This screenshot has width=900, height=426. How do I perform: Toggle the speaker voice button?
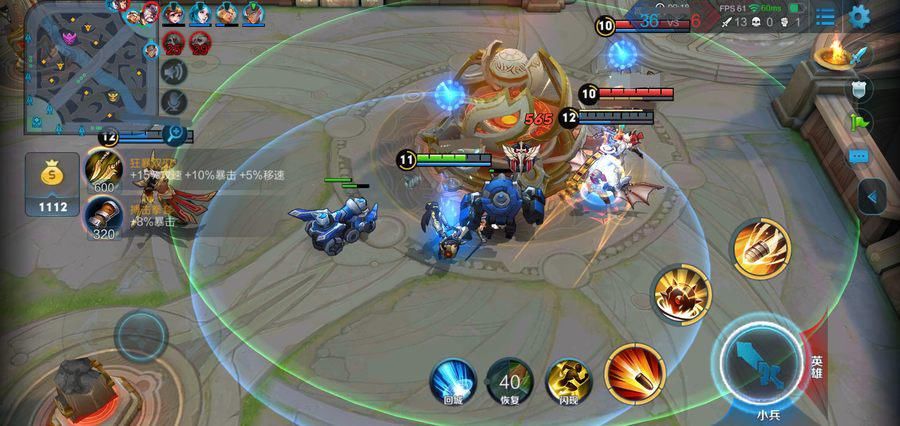pyautogui.click(x=175, y=71)
